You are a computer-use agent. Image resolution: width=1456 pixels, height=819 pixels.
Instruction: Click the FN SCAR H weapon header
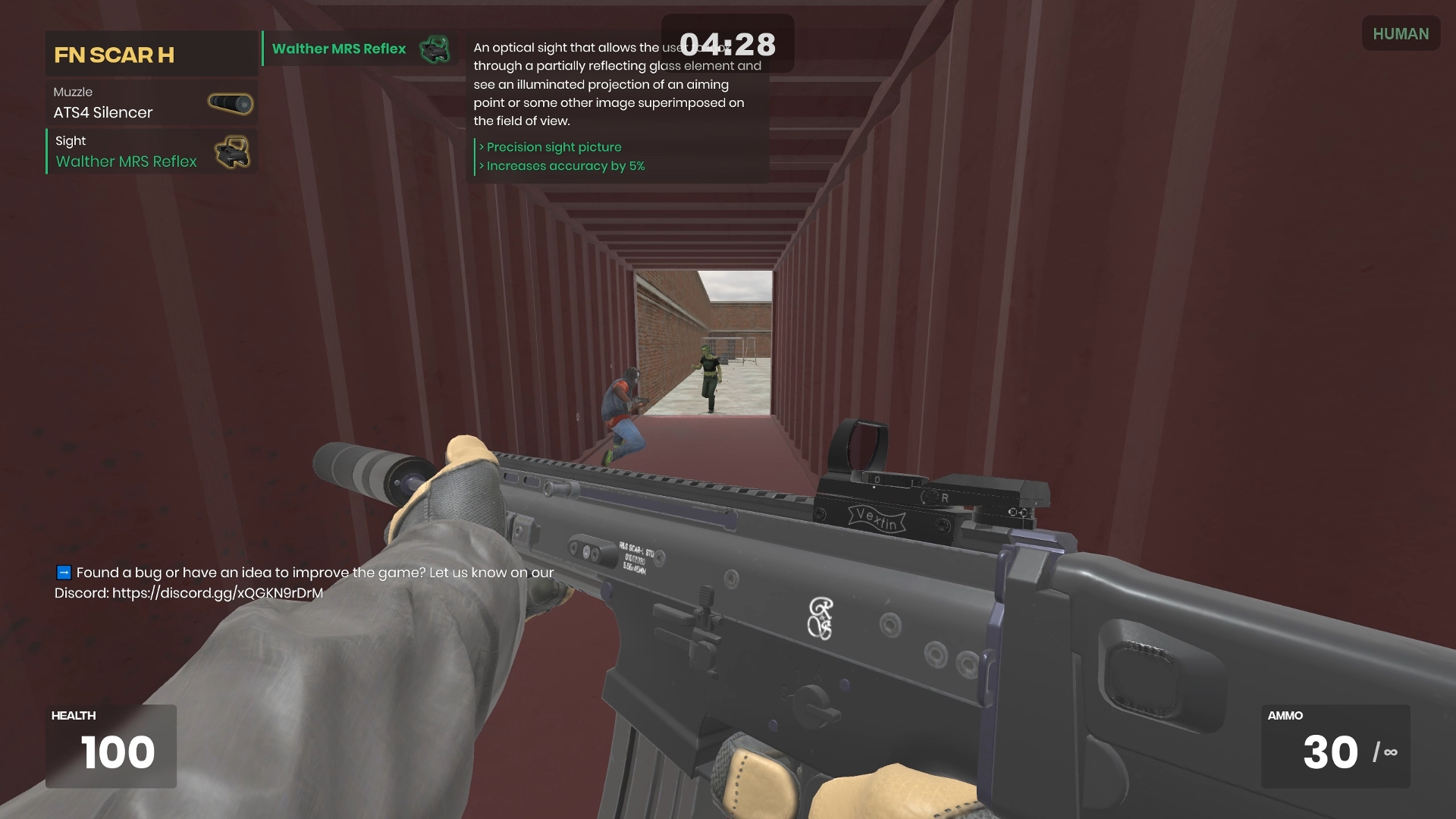pyautogui.click(x=151, y=55)
